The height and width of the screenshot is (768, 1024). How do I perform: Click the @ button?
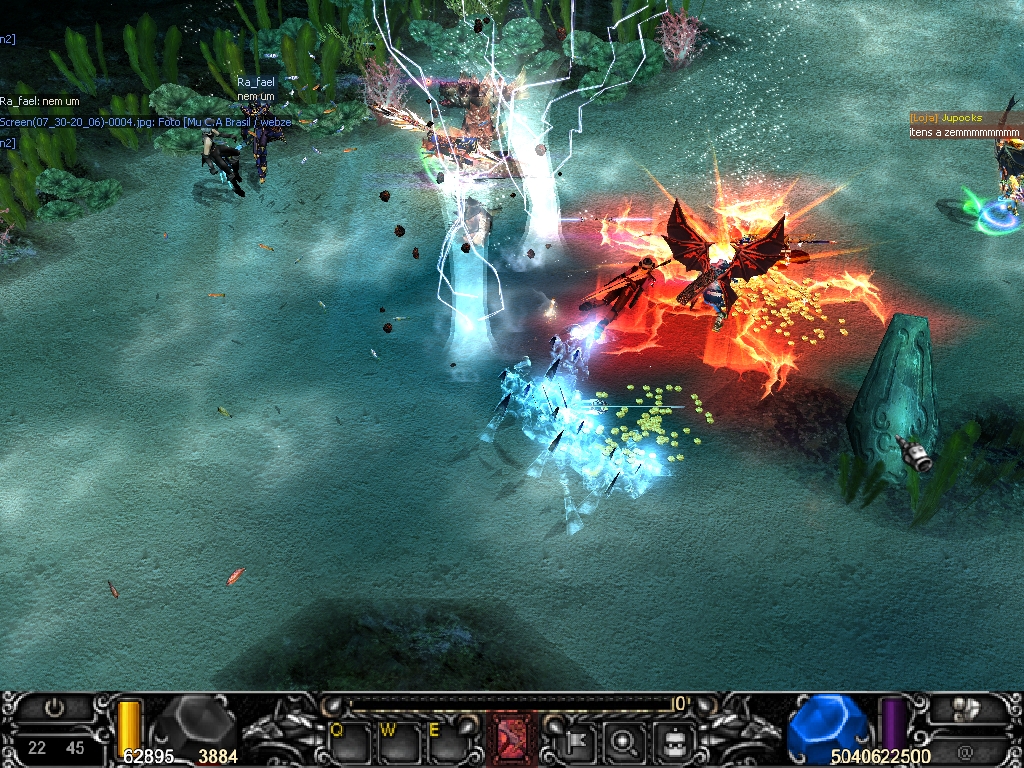(966, 749)
